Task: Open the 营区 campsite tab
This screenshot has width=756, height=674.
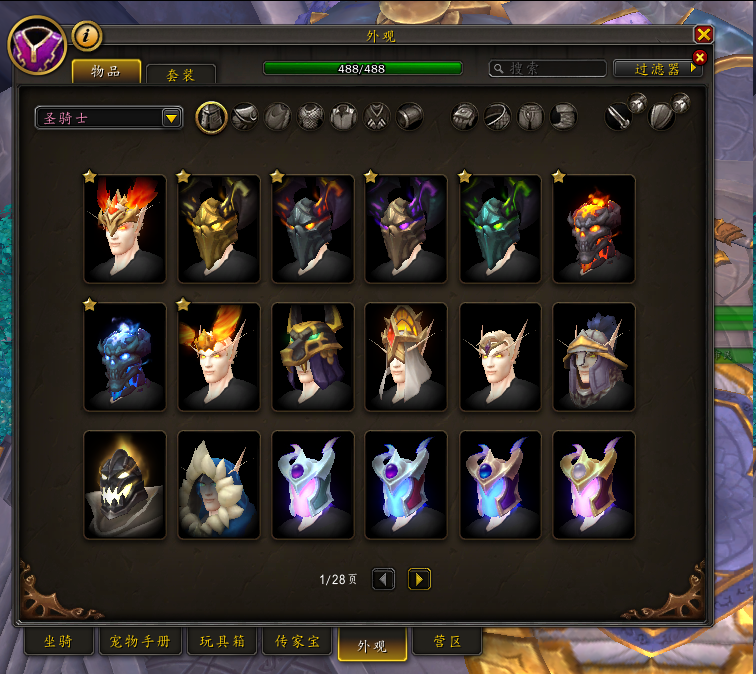Action: tap(448, 641)
